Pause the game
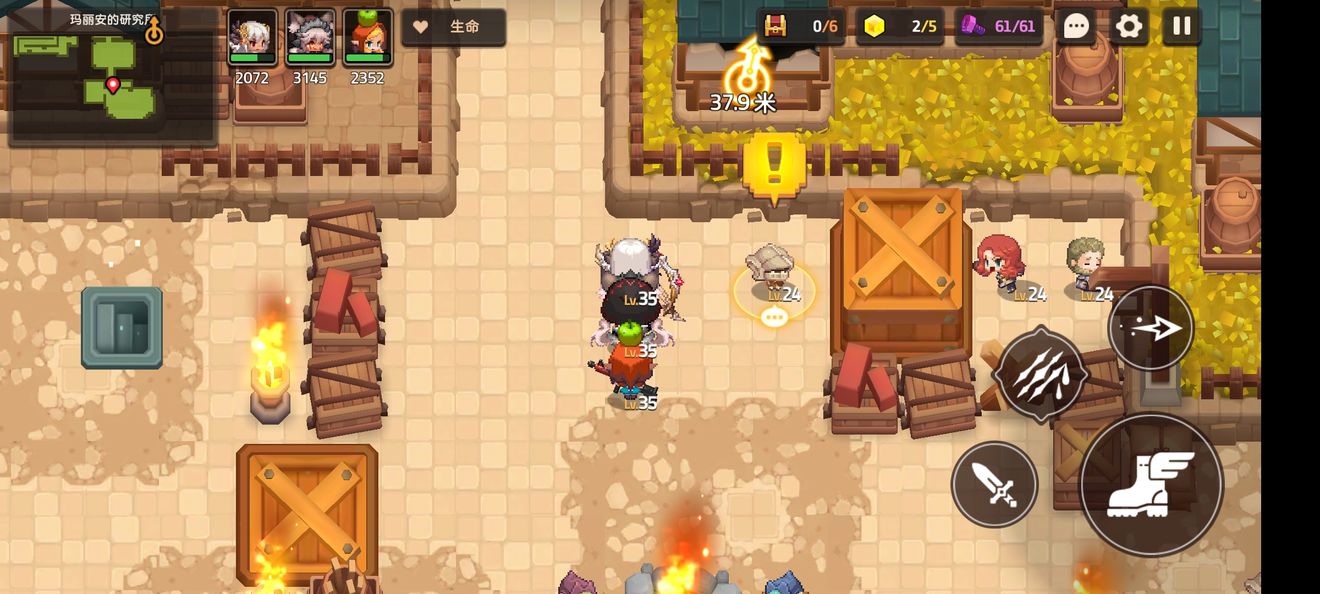This screenshot has width=1320, height=594. point(1181,26)
